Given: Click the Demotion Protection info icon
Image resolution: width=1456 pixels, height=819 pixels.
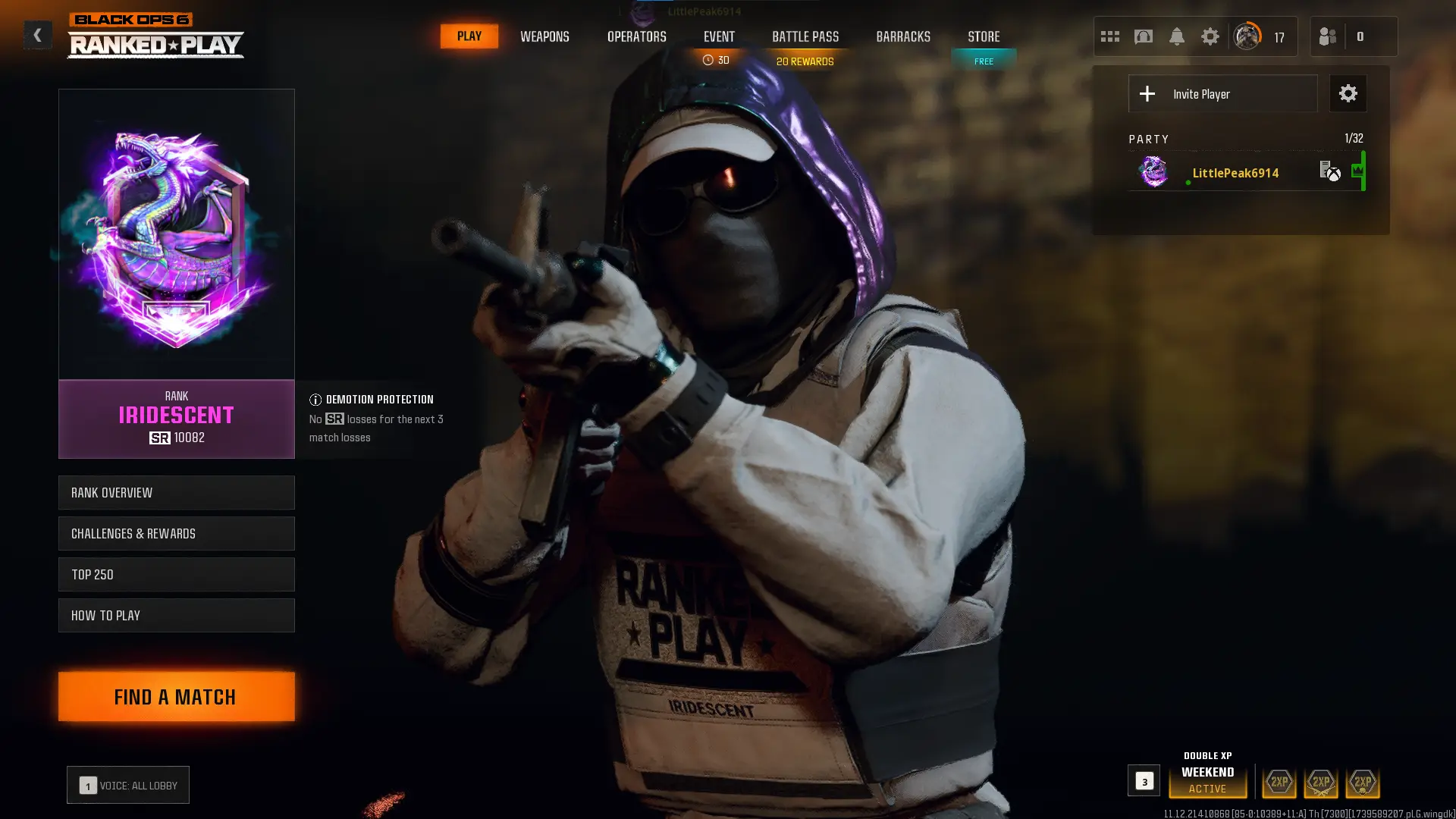Looking at the screenshot, I should tap(315, 399).
